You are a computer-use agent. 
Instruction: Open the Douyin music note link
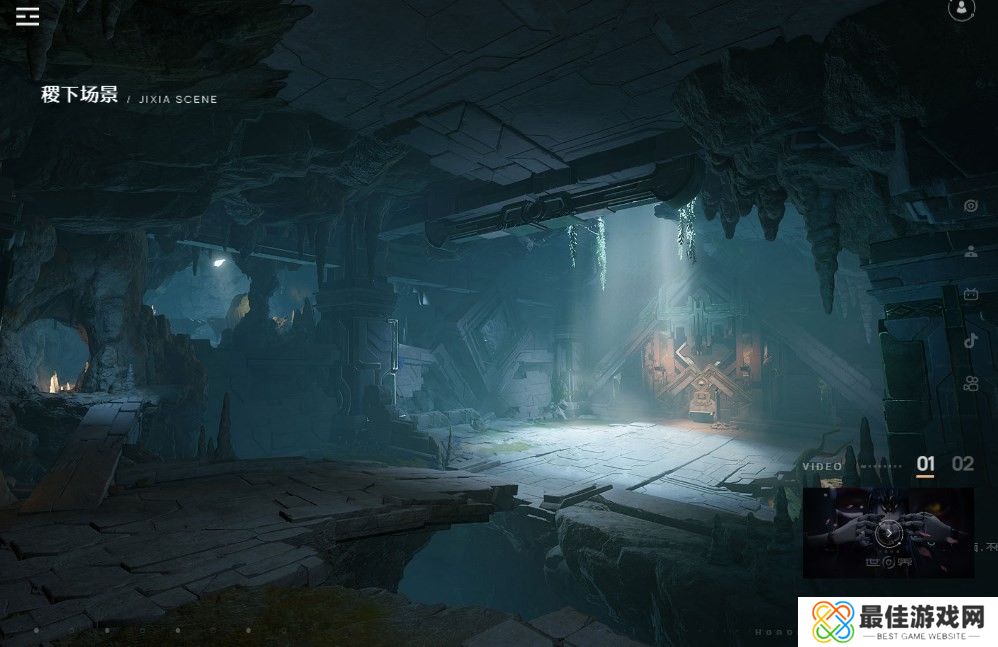pyautogui.click(x=970, y=339)
